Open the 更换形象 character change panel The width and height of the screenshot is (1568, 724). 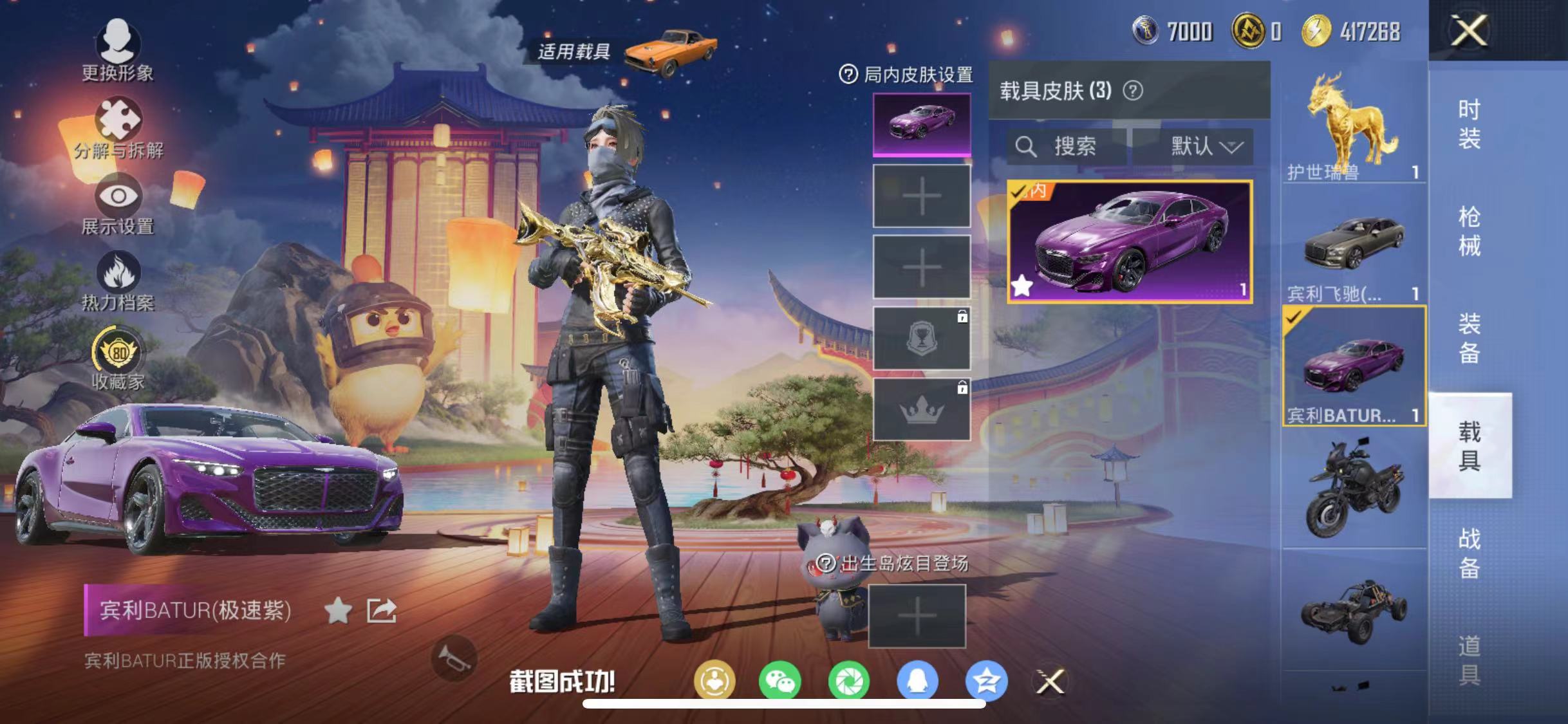(x=120, y=48)
